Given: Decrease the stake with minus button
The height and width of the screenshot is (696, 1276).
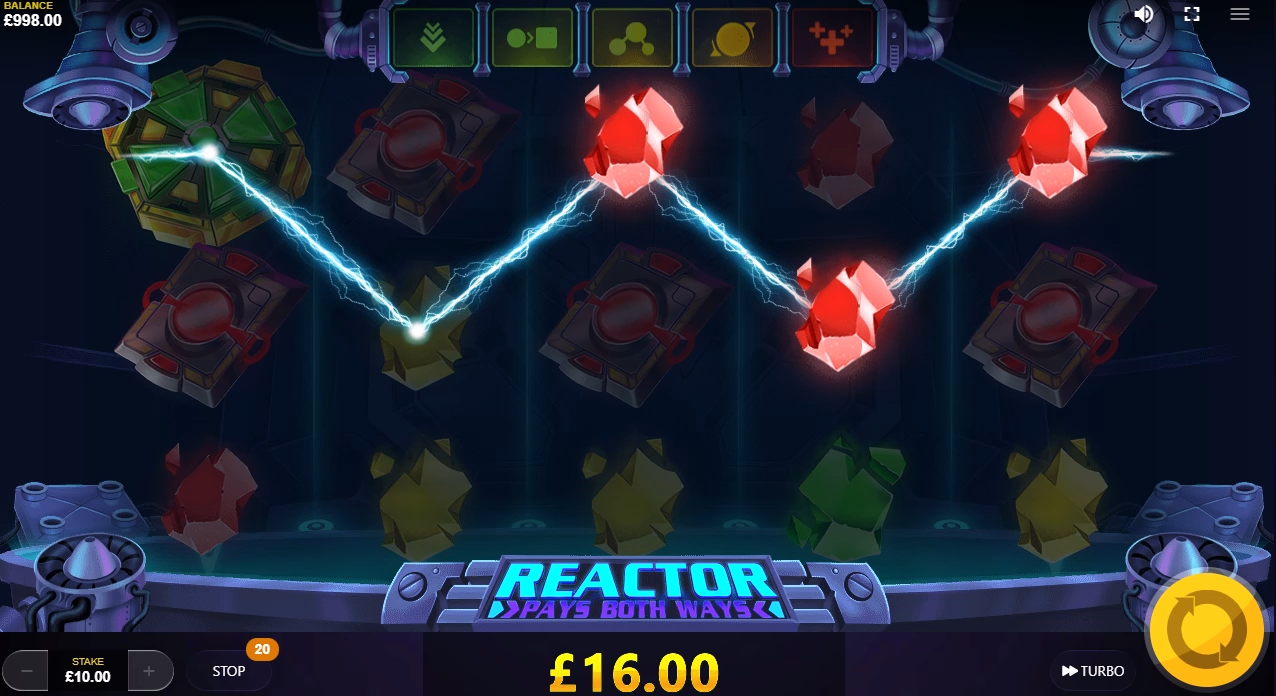Looking at the screenshot, I should (x=28, y=671).
